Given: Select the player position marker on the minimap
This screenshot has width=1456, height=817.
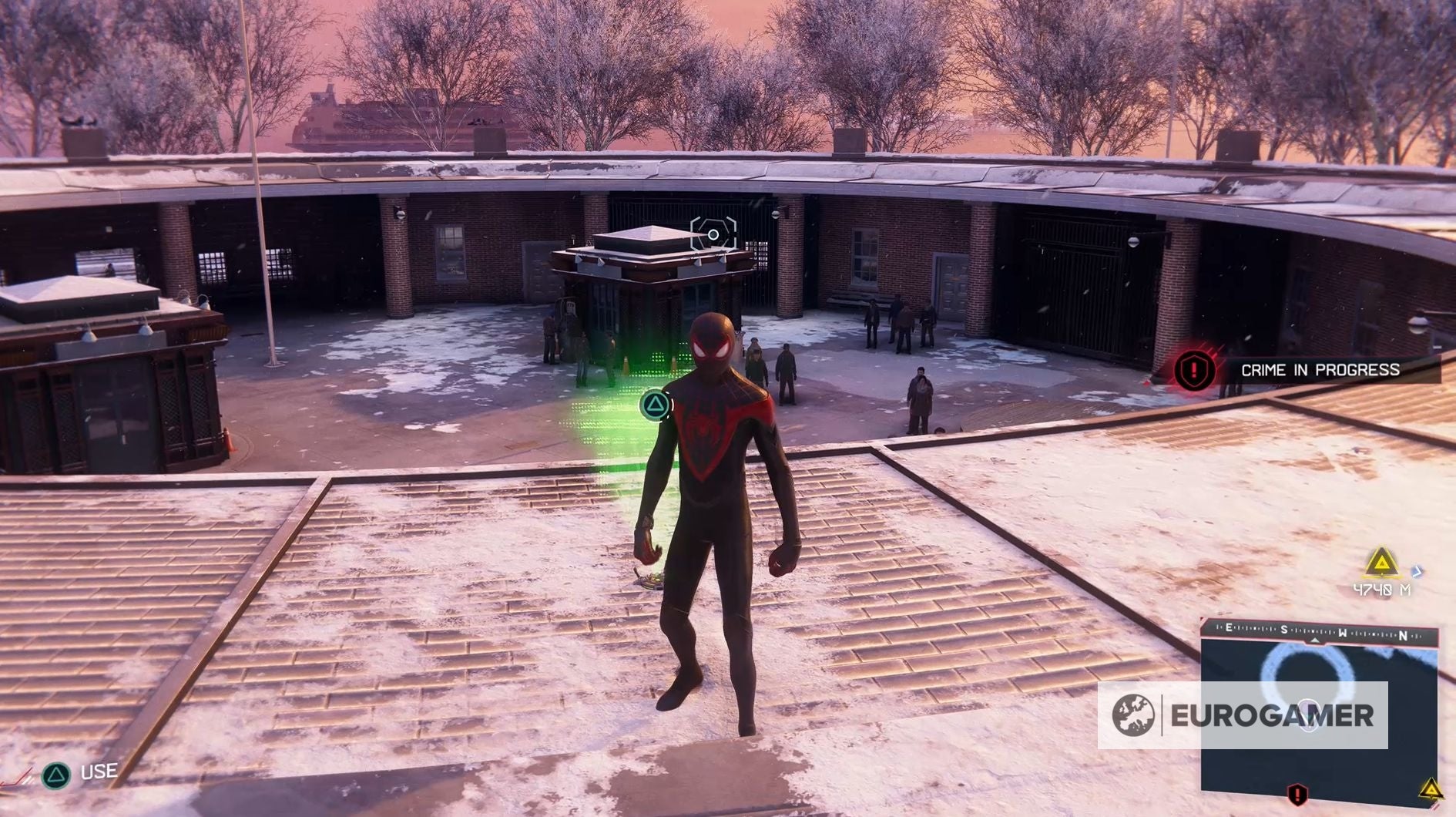Looking at the screenshot, I should tap(1307, 715).
